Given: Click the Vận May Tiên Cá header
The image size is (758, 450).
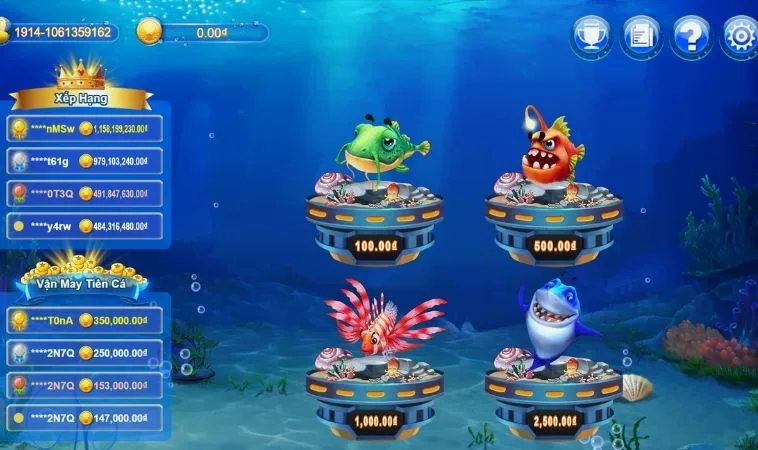Looking at the screenshot, I should [80, 283].
